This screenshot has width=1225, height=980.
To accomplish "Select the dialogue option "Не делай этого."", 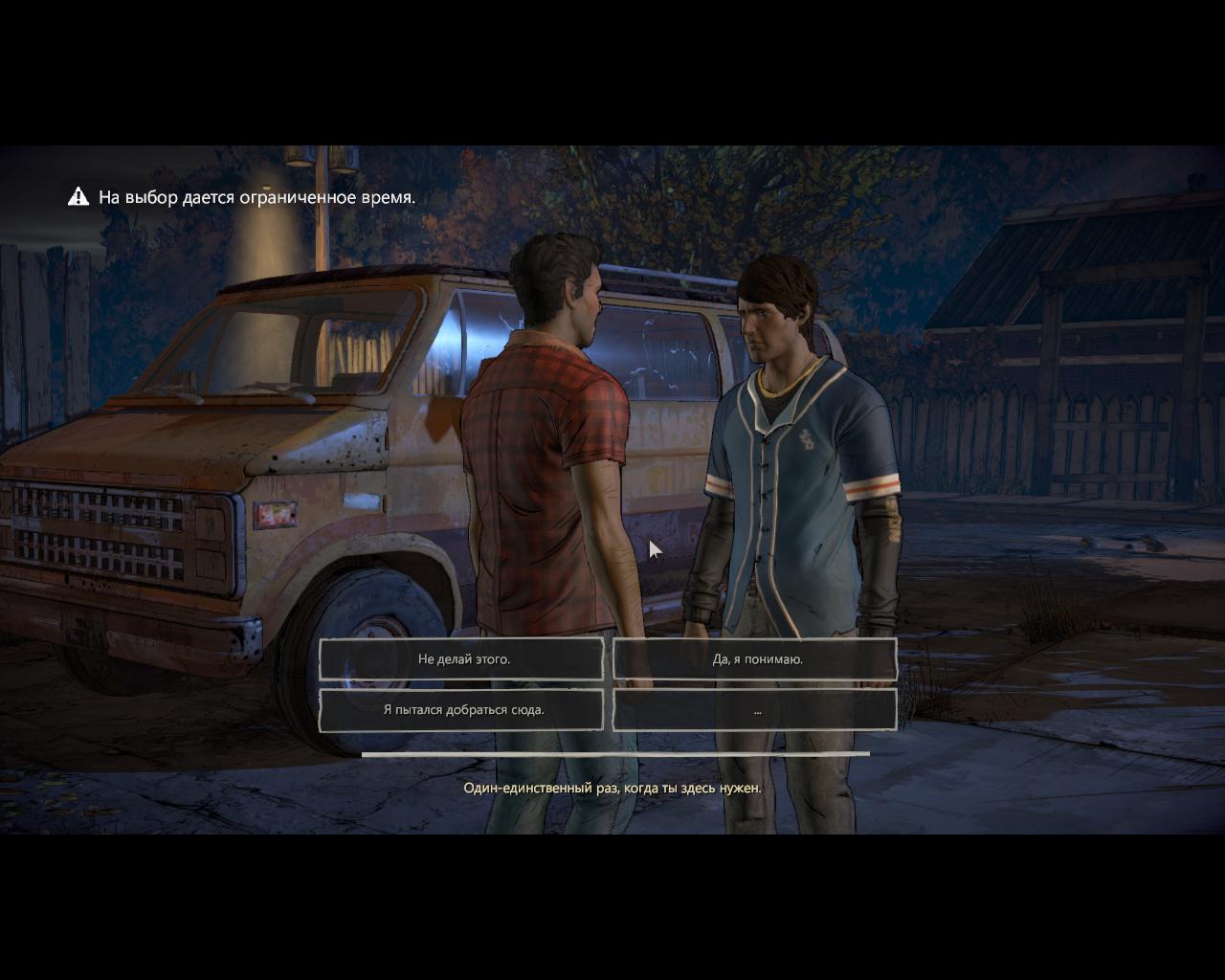I will coord(462,658).
